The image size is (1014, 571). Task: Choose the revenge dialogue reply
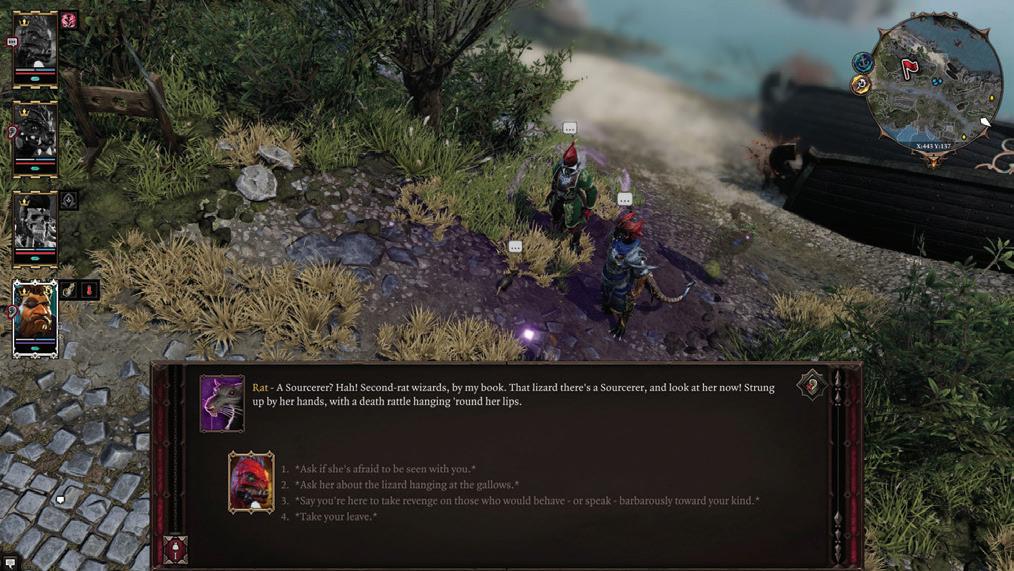[526, 501]
